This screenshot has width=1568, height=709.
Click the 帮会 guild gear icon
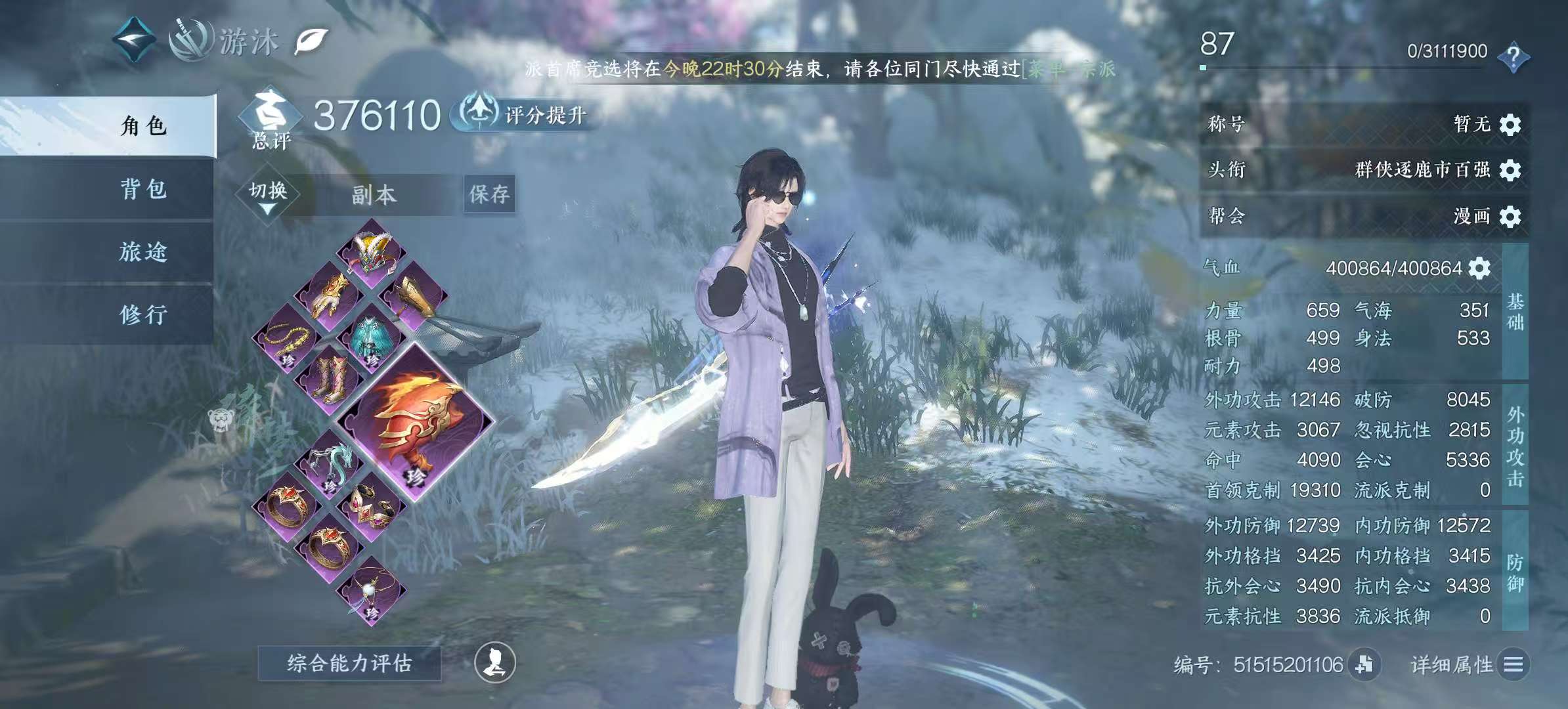coord(1510,216)
